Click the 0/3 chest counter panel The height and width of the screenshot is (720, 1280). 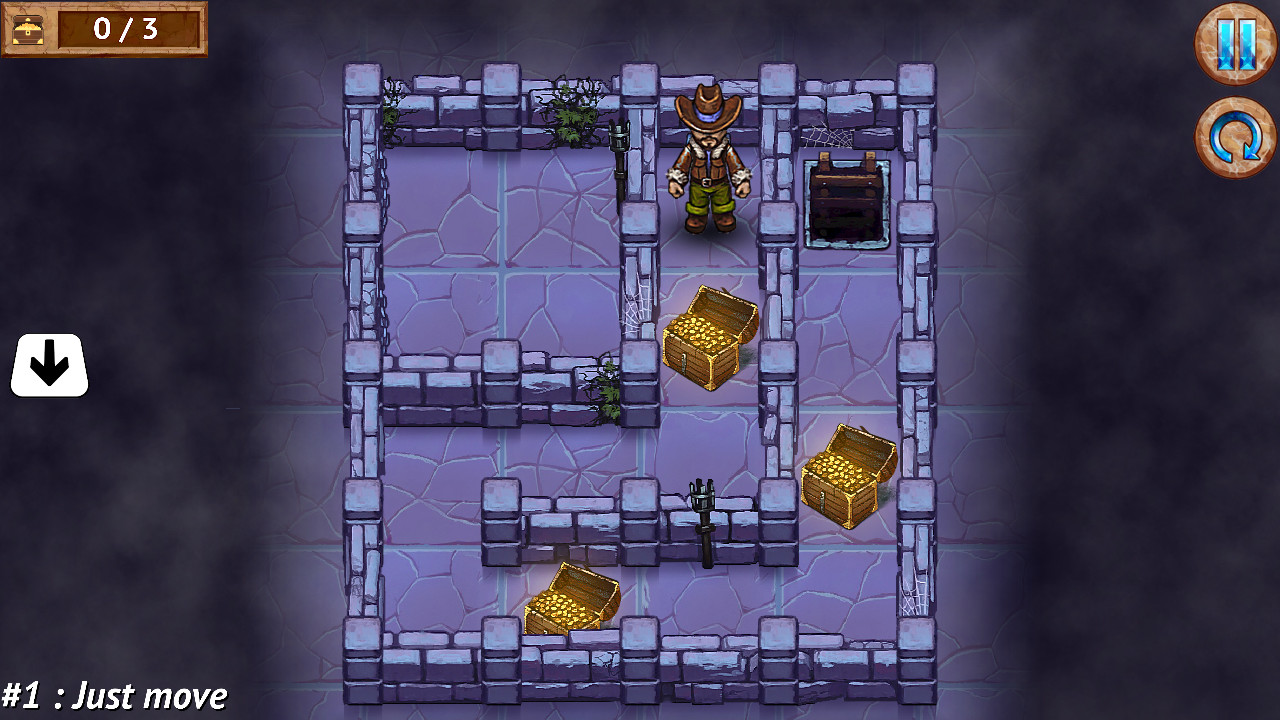coord(105,31)
